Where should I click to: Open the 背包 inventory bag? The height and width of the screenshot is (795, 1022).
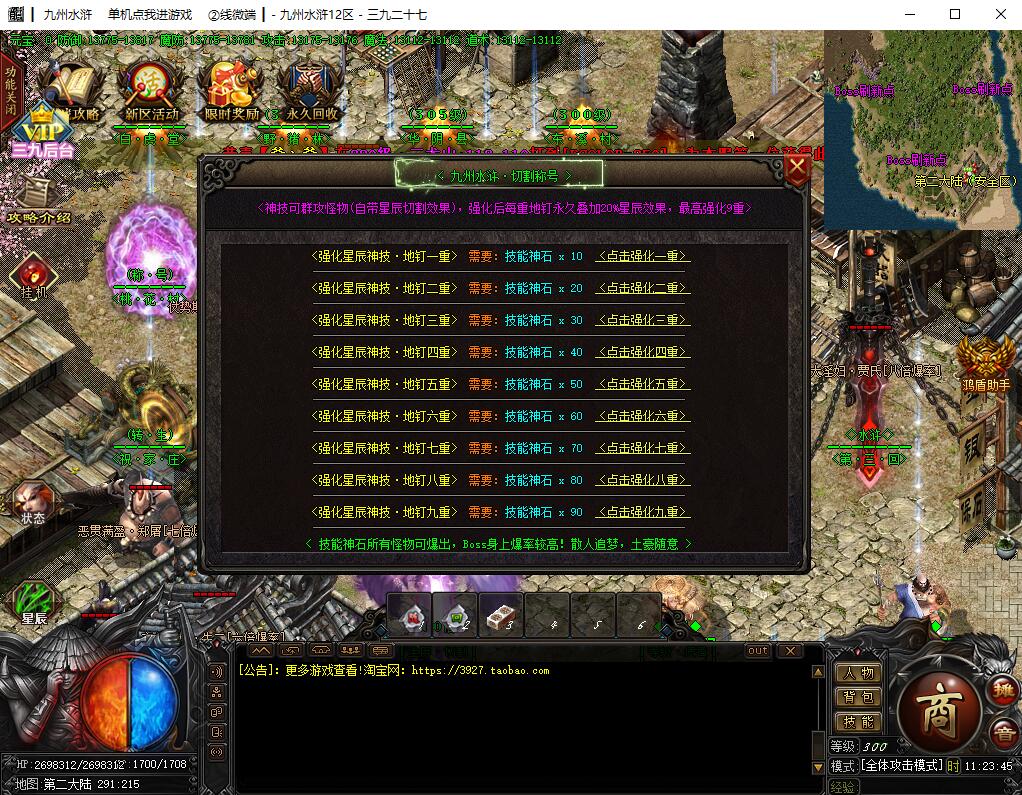point(858,697)
